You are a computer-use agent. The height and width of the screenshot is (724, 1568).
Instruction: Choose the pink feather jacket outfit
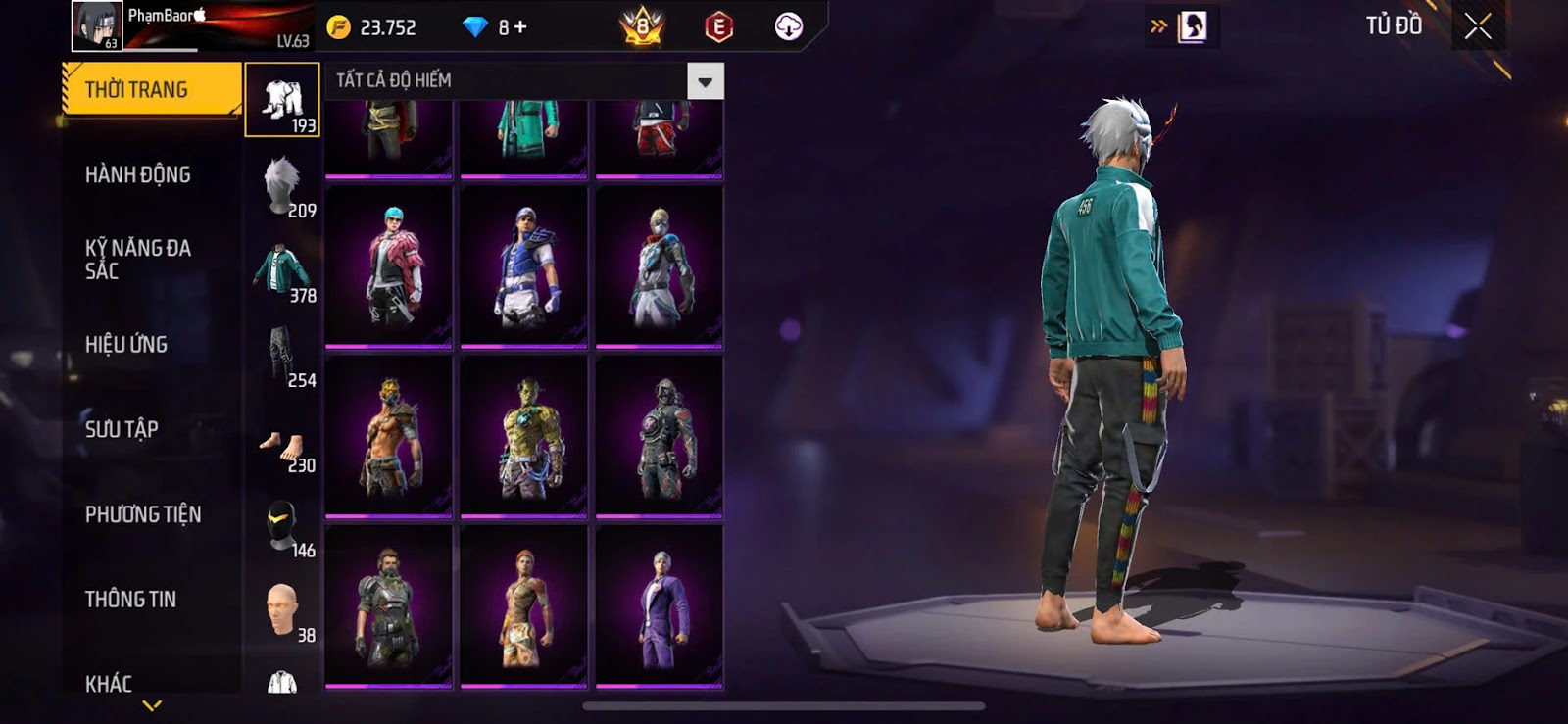point(389,266)
